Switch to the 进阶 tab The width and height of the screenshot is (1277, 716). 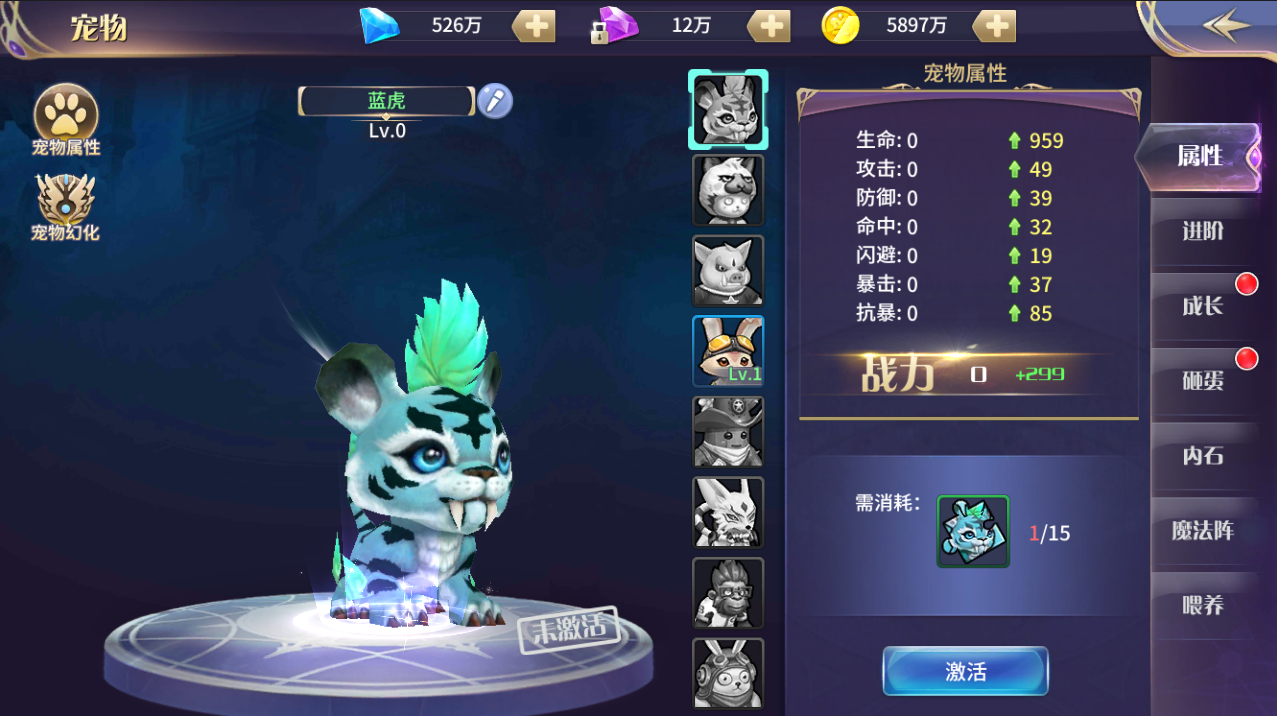(1203, 231)
